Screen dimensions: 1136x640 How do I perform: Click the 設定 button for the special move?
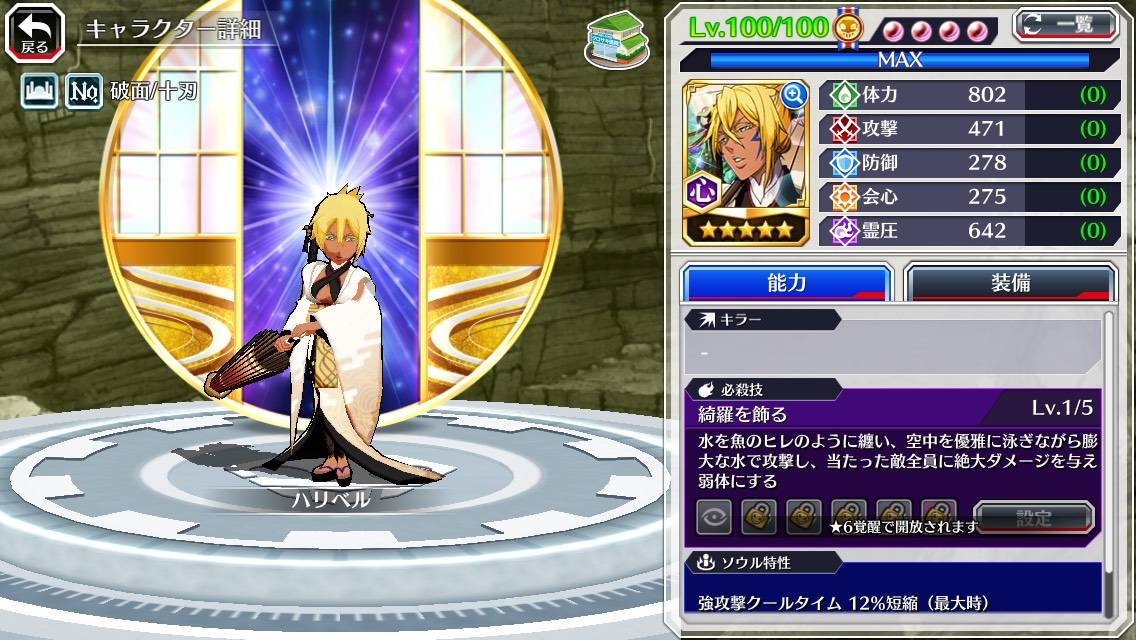1034,518
